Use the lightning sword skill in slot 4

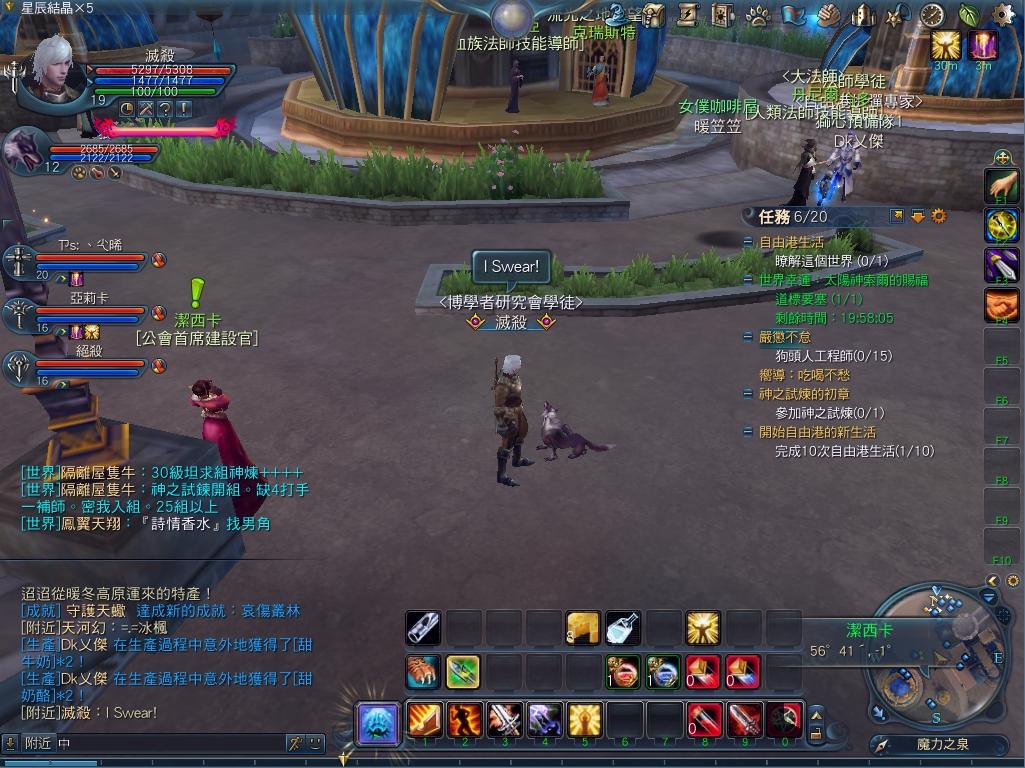544,719
